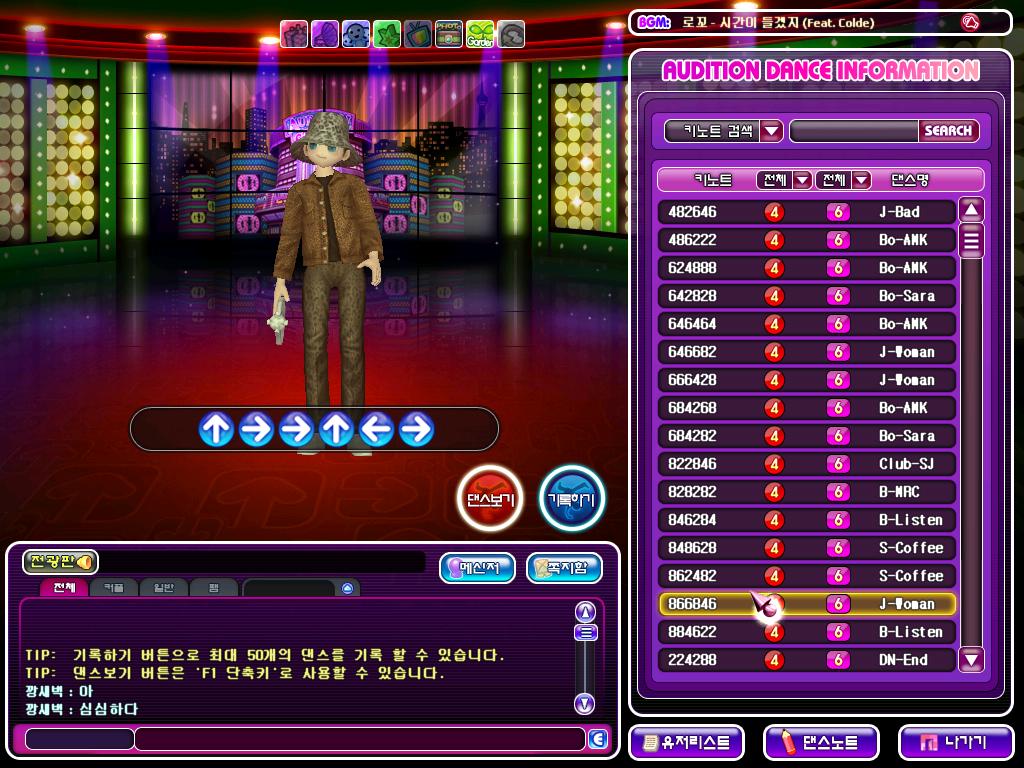Open the 유저리스트 user list

click(x=687, y=743)
